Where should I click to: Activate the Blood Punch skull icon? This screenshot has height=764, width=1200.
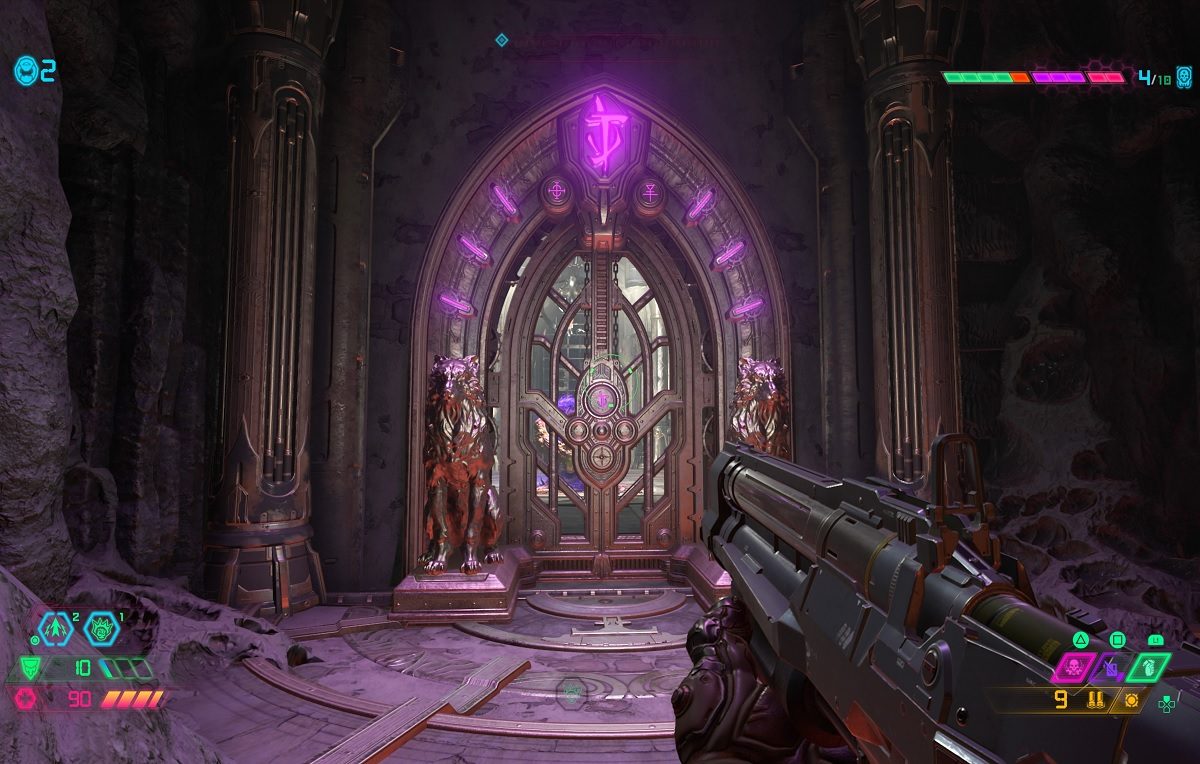coord(1074,666)
